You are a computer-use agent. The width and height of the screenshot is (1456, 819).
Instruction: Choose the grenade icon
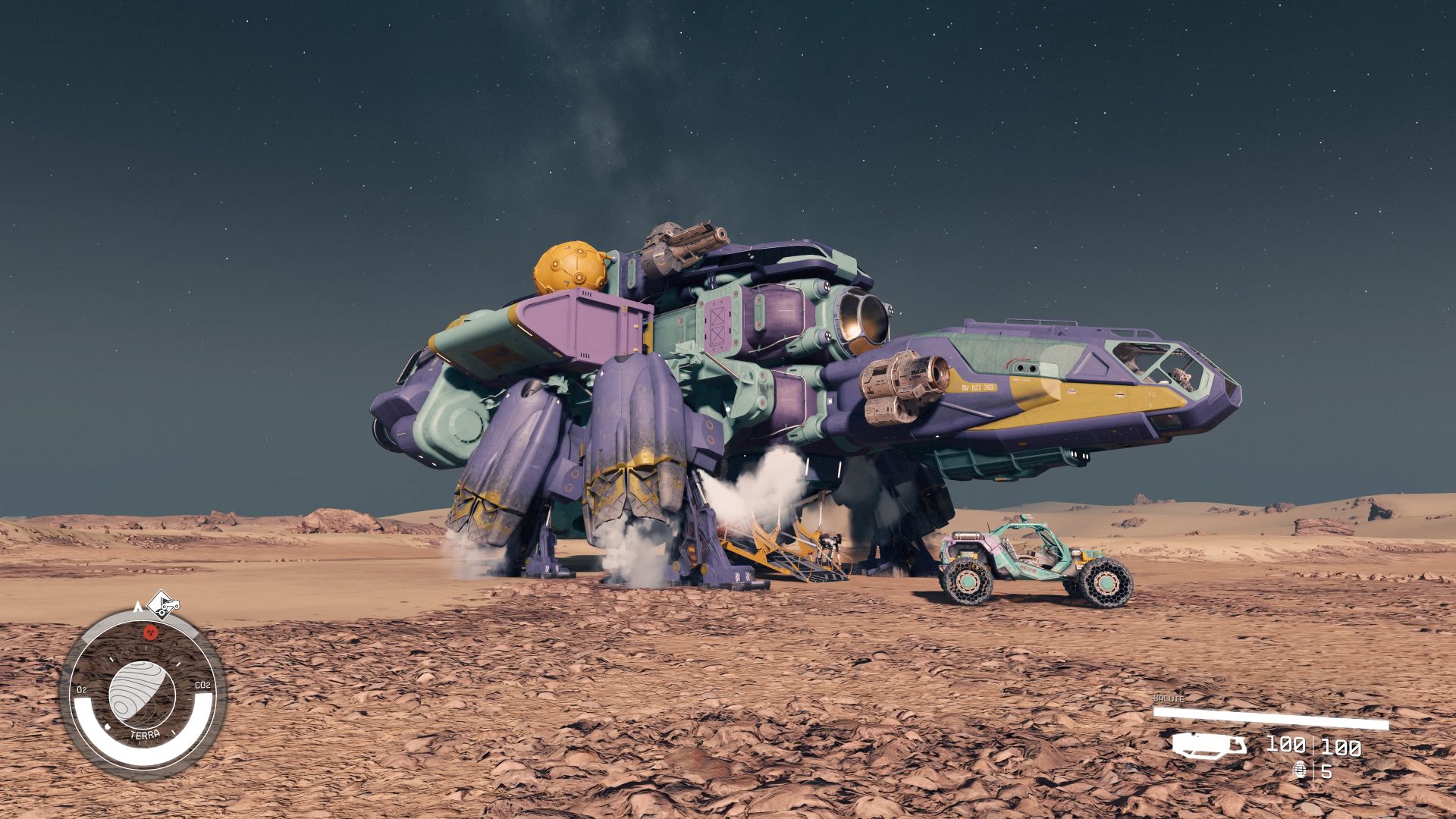(1302, 770)
